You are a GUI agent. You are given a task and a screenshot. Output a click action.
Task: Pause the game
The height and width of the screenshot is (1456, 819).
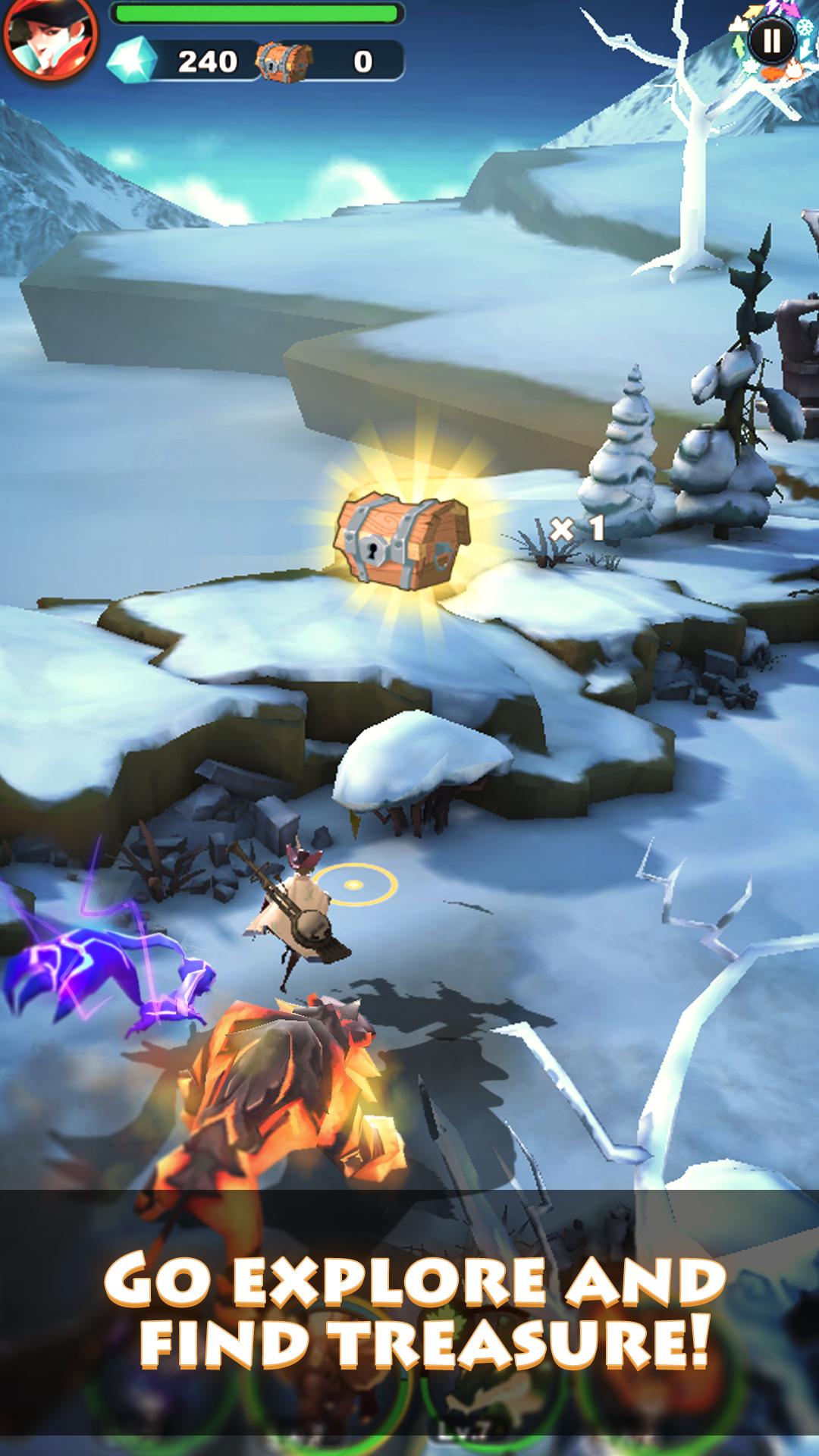pos(770,39)
